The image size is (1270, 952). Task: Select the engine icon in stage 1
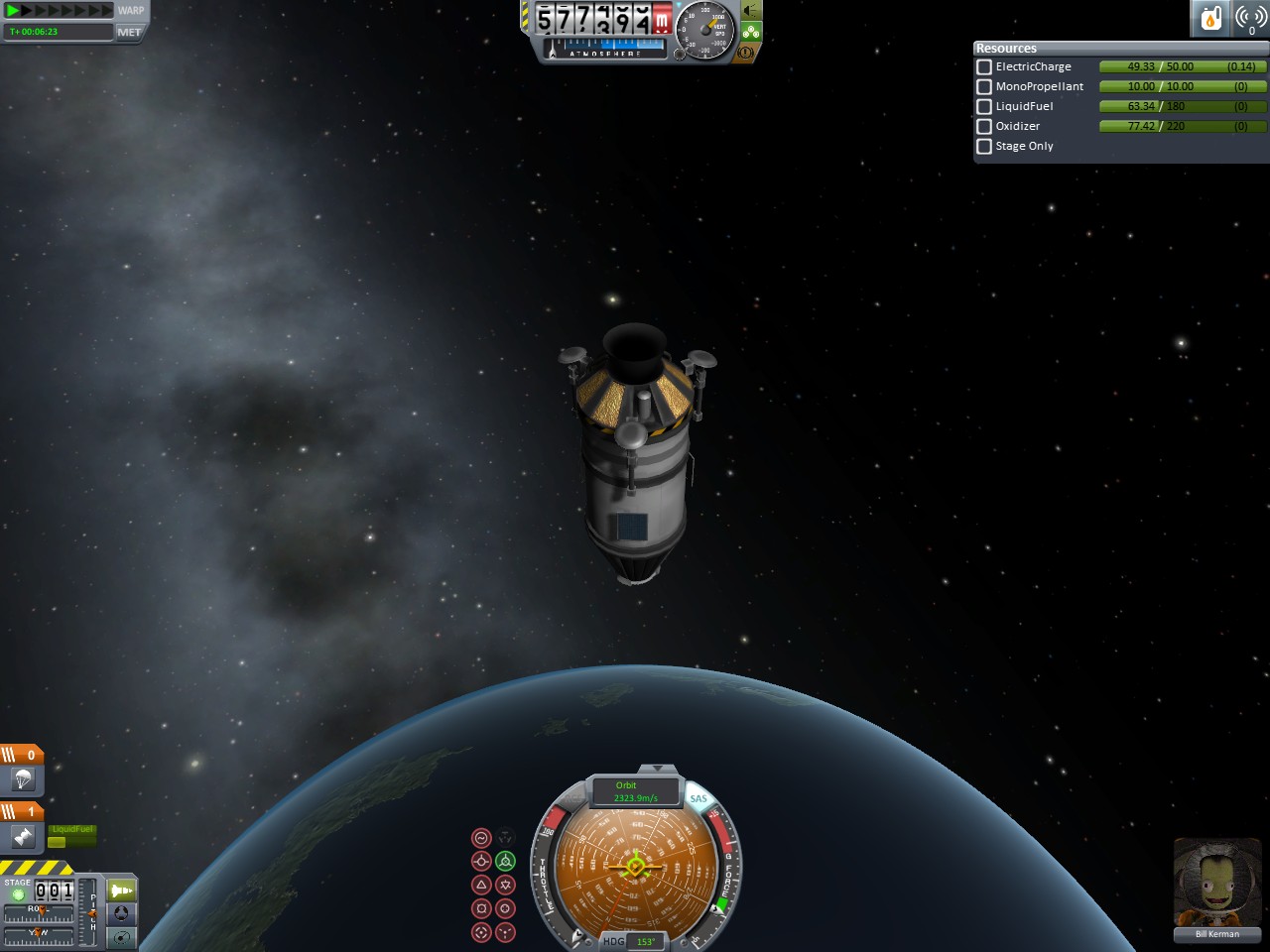coord(23,838)
